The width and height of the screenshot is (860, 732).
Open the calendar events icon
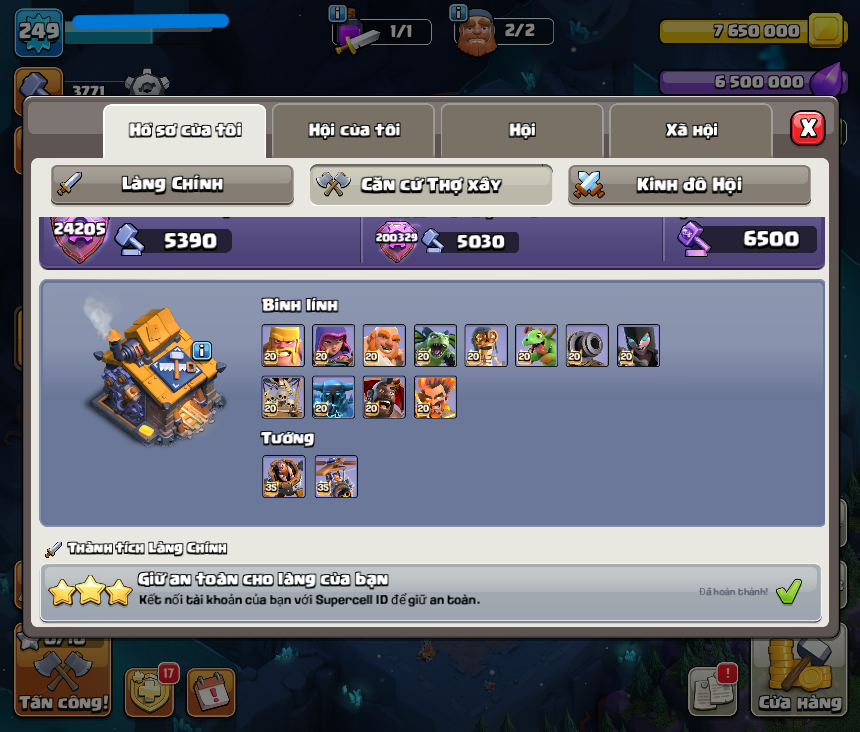211,692
